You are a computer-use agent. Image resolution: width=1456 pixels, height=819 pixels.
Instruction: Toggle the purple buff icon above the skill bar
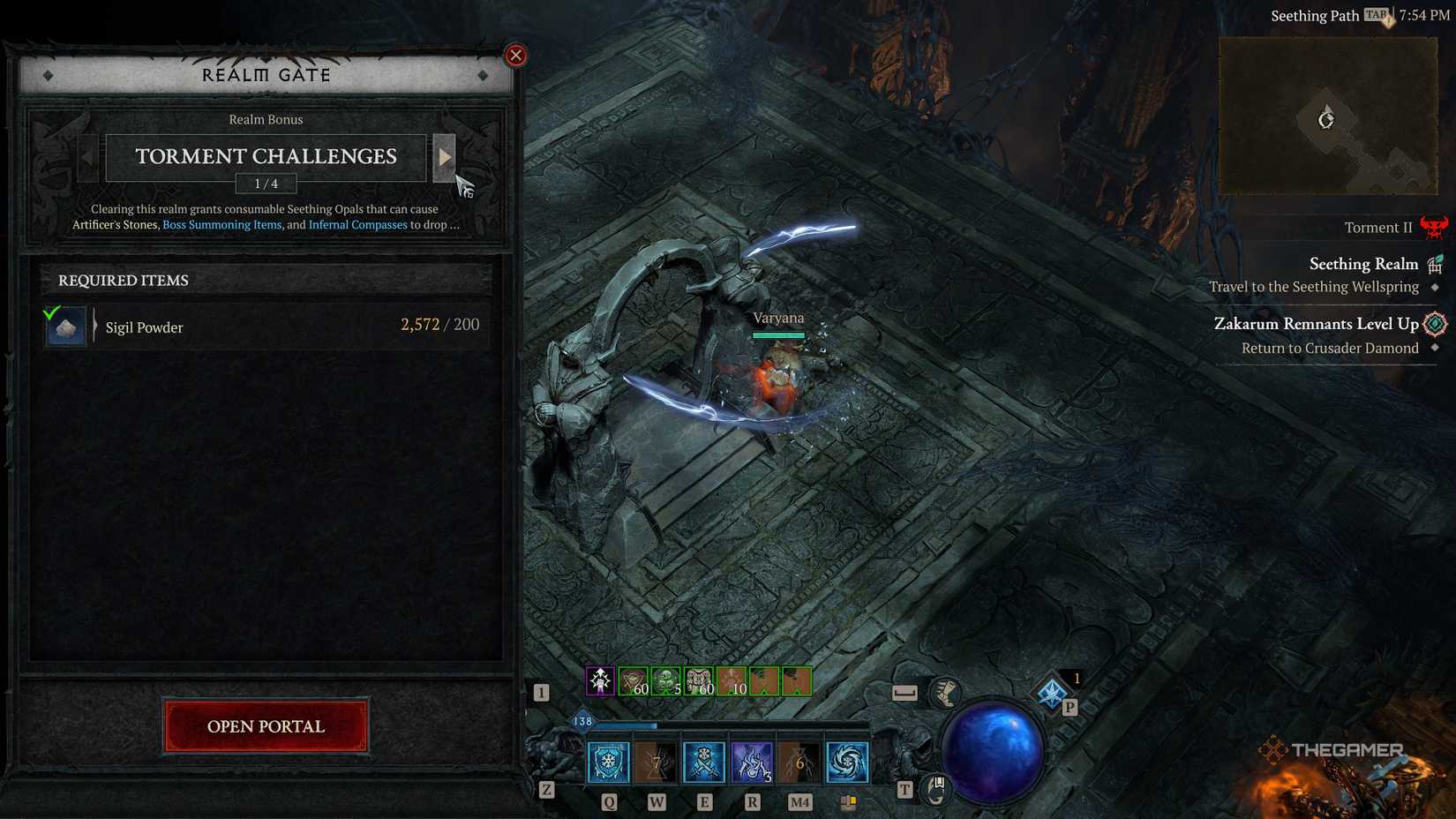coord(599,680)
